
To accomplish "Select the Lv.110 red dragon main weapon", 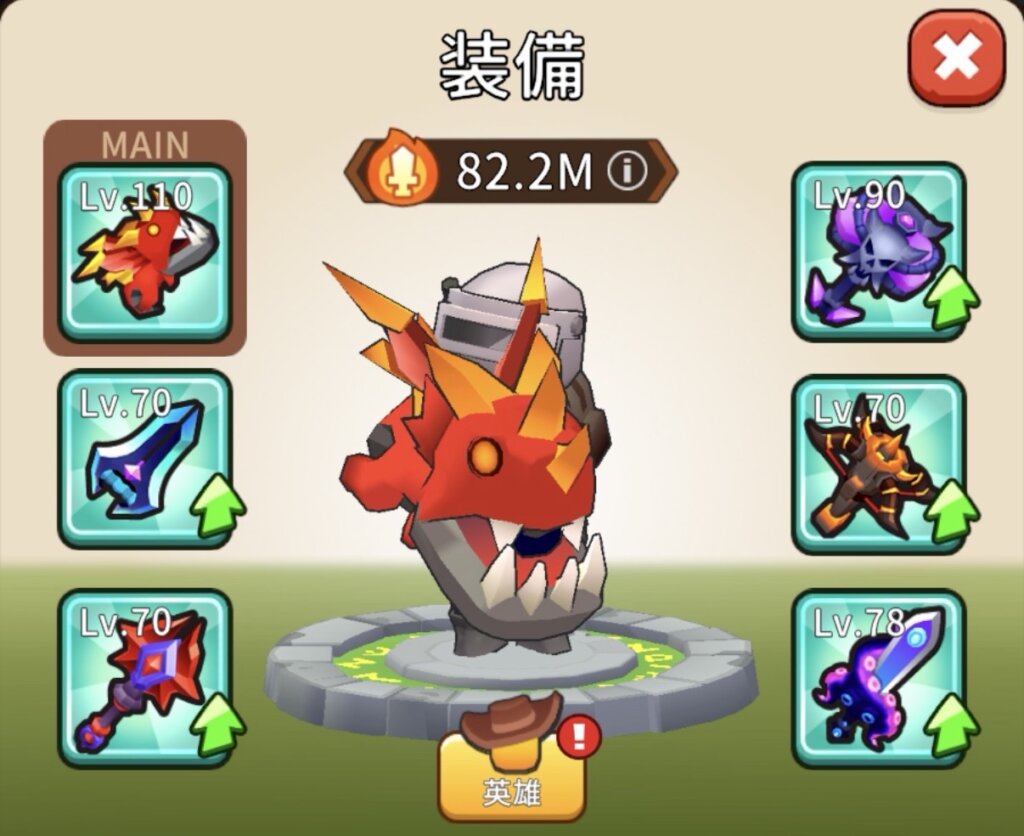I will point(145,252).
